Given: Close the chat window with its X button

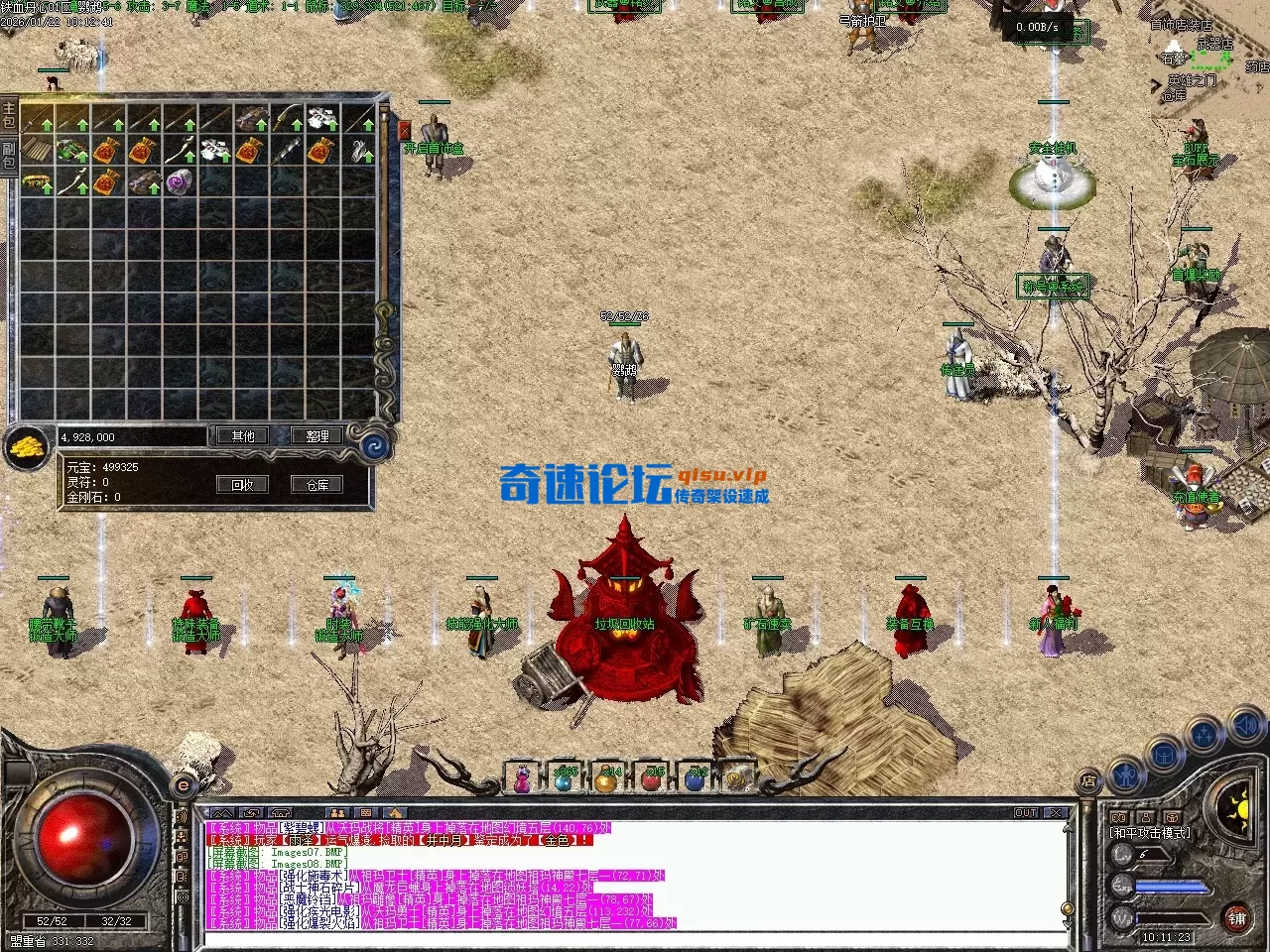Looking at the screenshot, I should pos(1056,812).
